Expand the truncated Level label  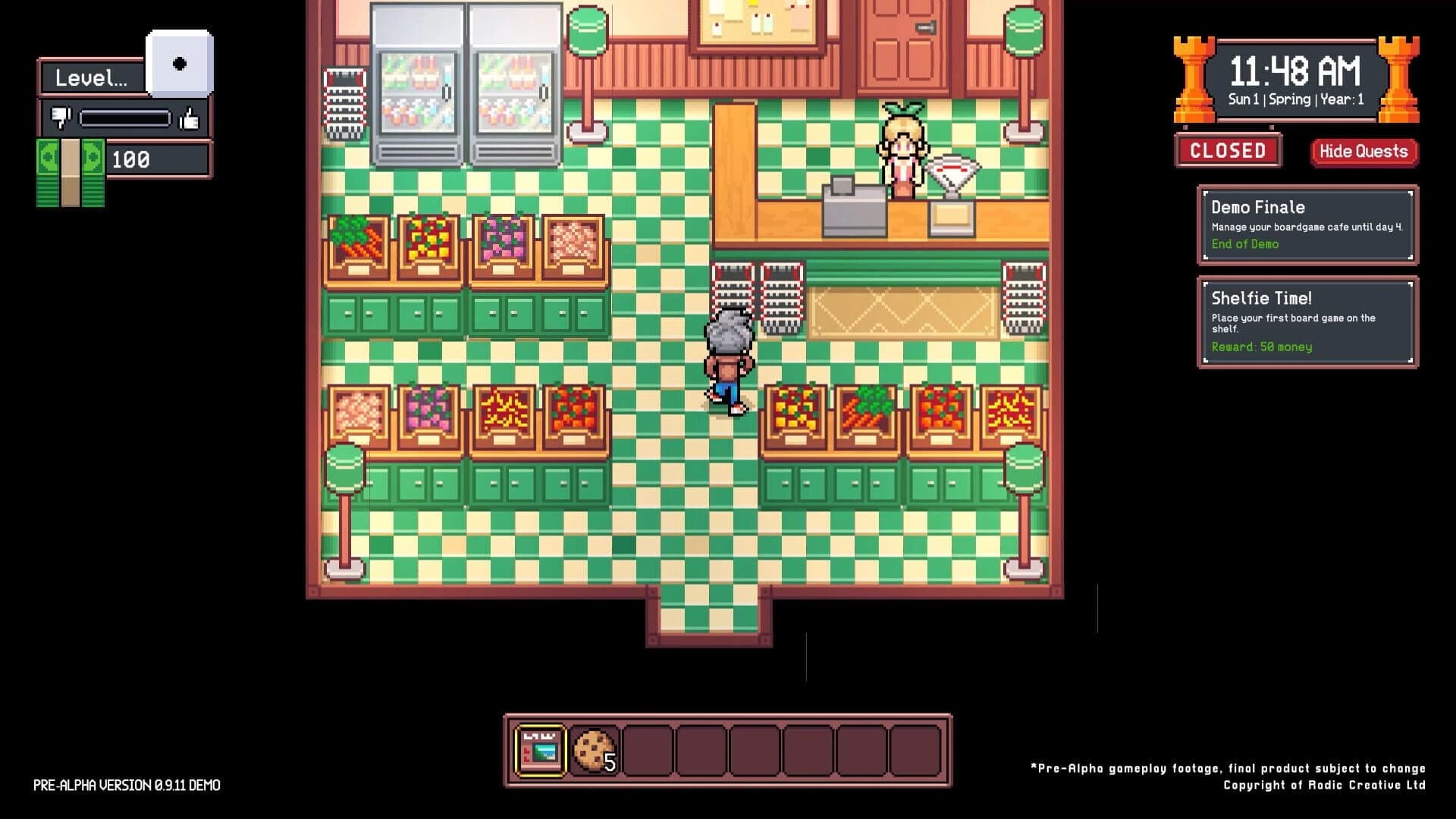[91, 76]
